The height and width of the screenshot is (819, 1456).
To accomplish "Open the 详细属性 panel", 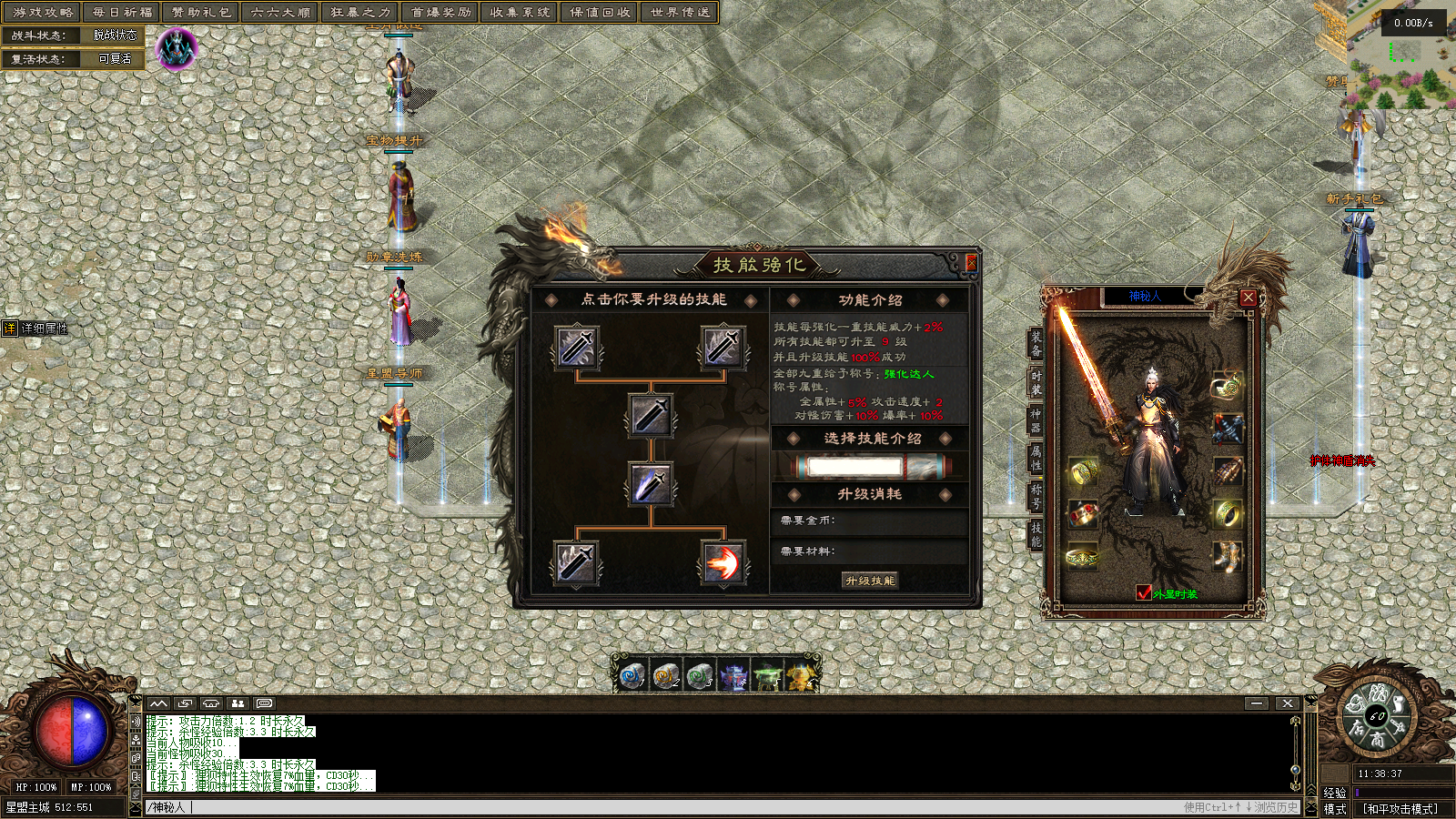I will (36, 329).
